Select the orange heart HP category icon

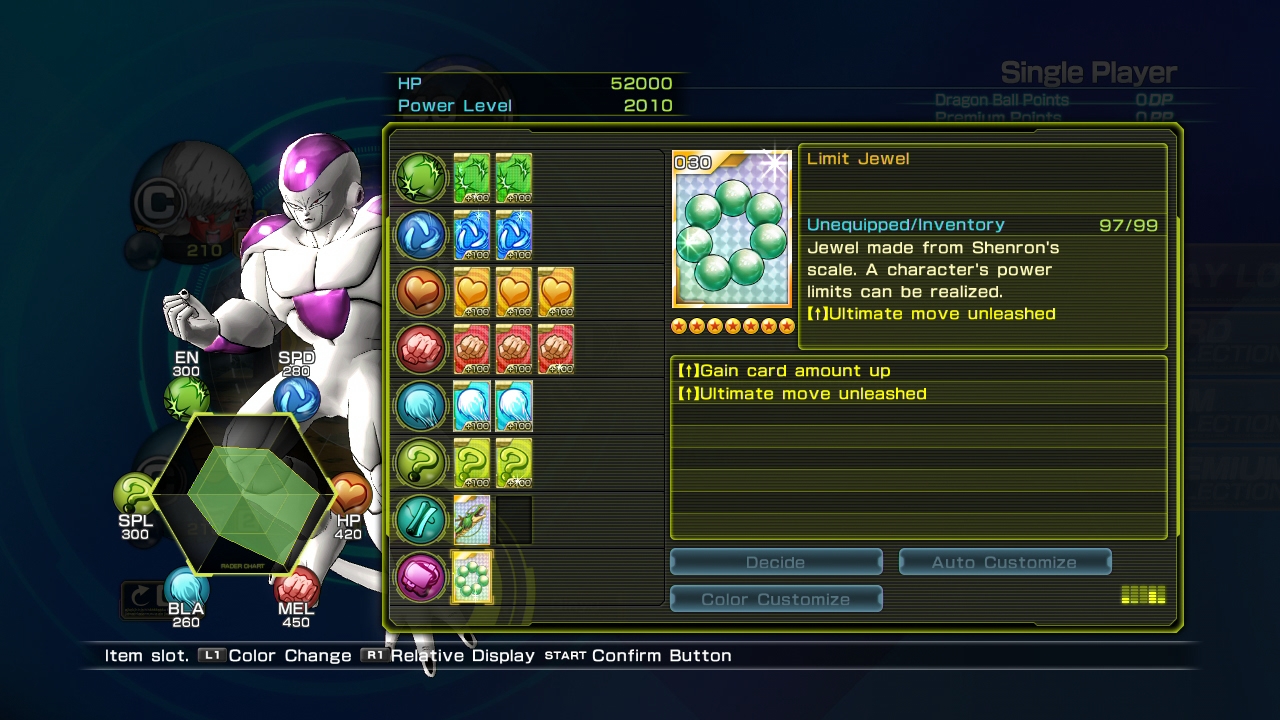[x=421, y=292]
